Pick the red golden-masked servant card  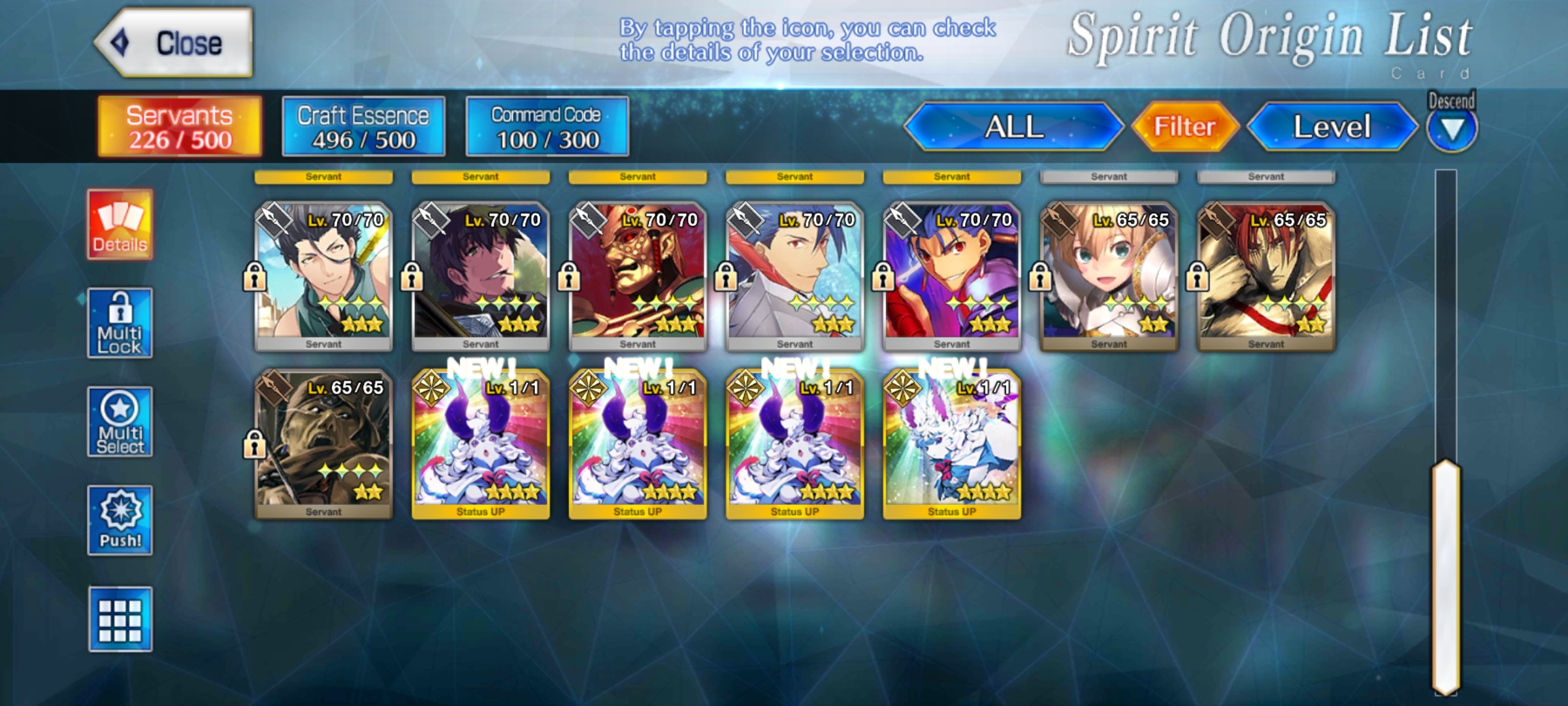(x=638, y=276)
